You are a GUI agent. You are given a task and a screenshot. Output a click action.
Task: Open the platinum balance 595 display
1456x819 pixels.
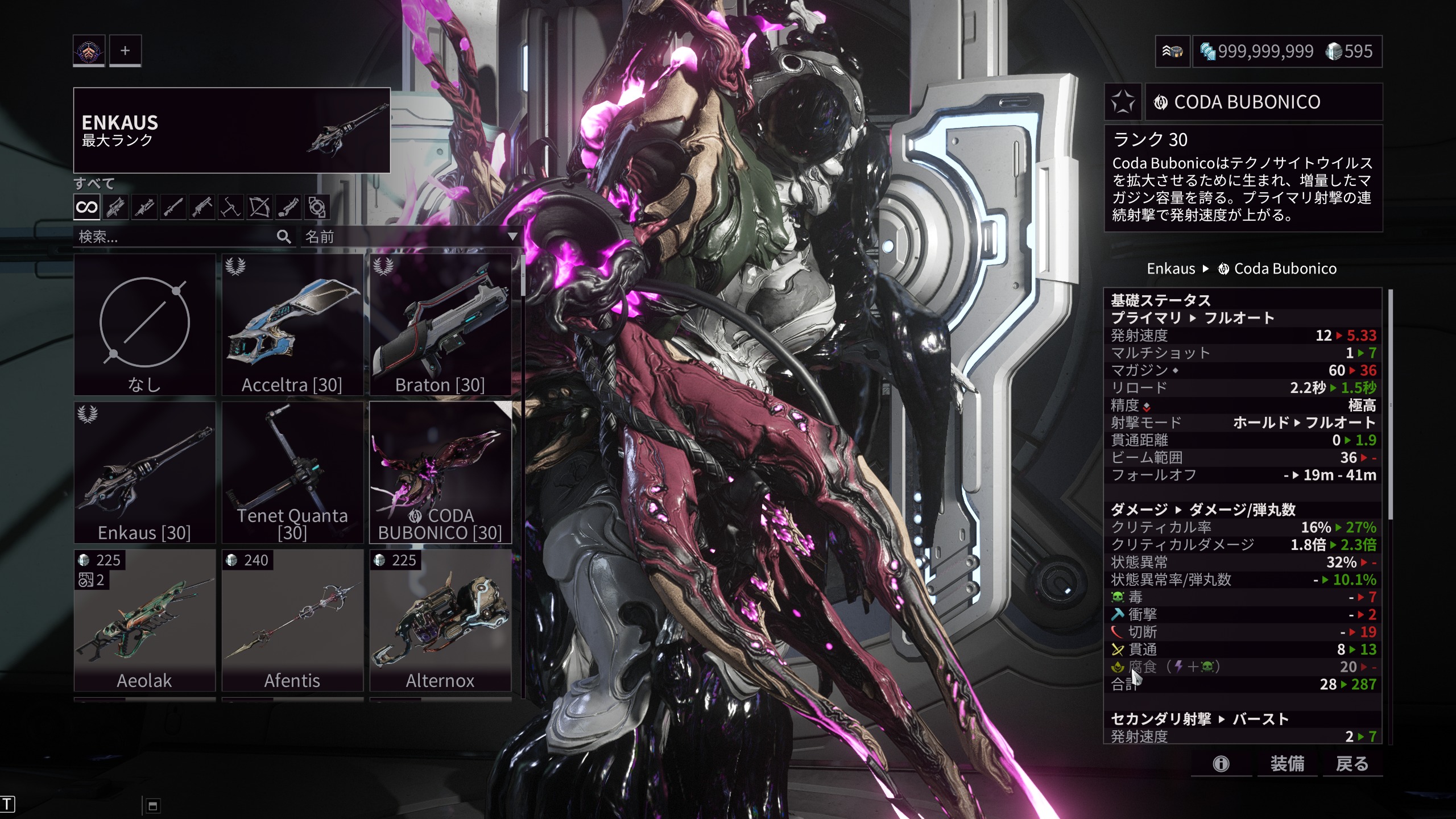point(1349,52)
